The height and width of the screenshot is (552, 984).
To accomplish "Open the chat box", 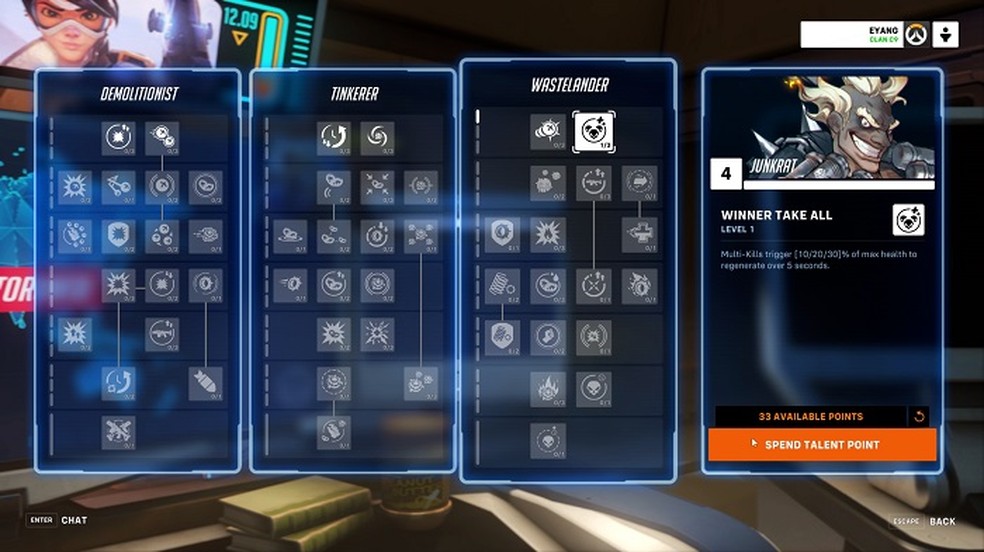I will click(74, 520).
